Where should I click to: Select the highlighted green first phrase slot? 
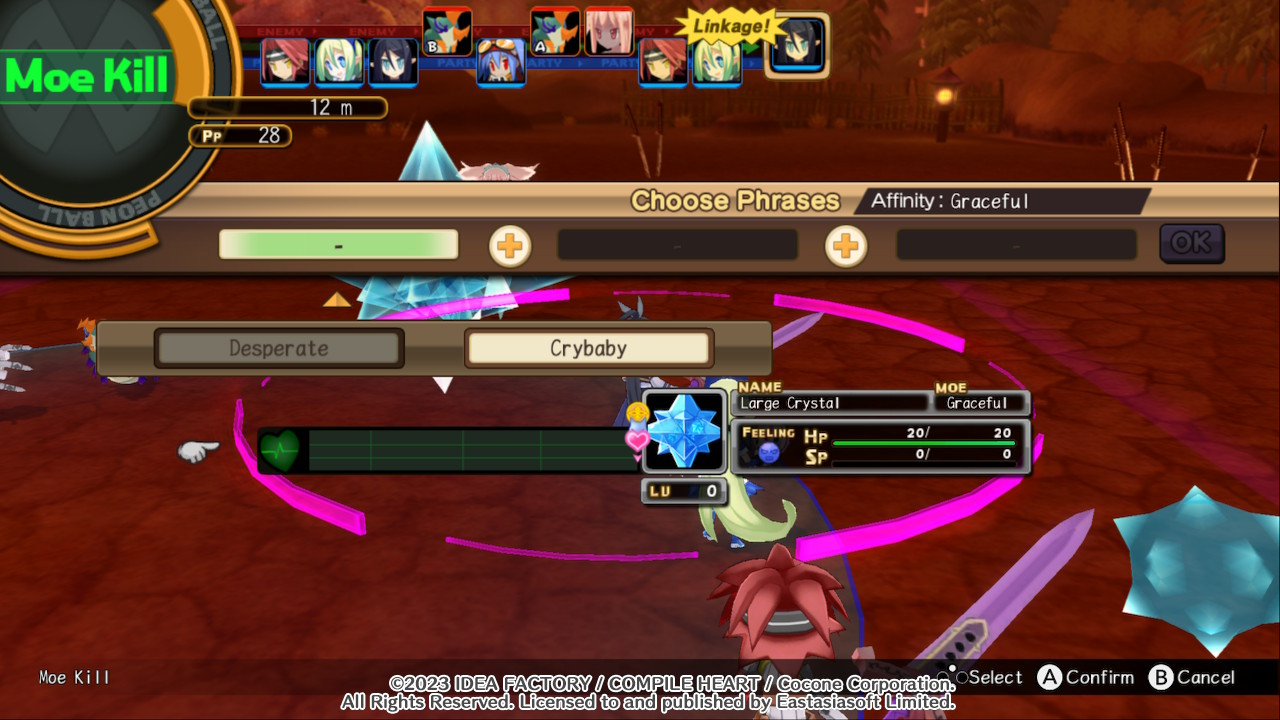click(x=338, y=245)
